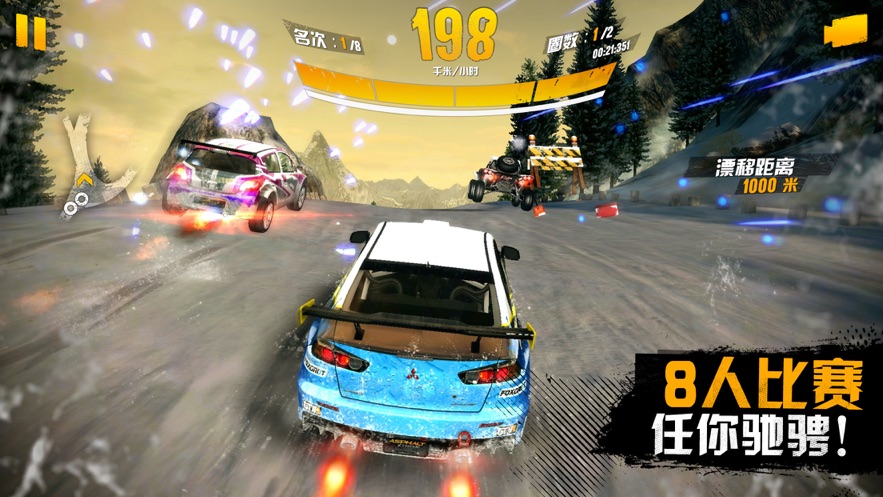This screenshot has width=883, height=497.
Task: Switch view using the orange camera icon
Action: [845, 32]
